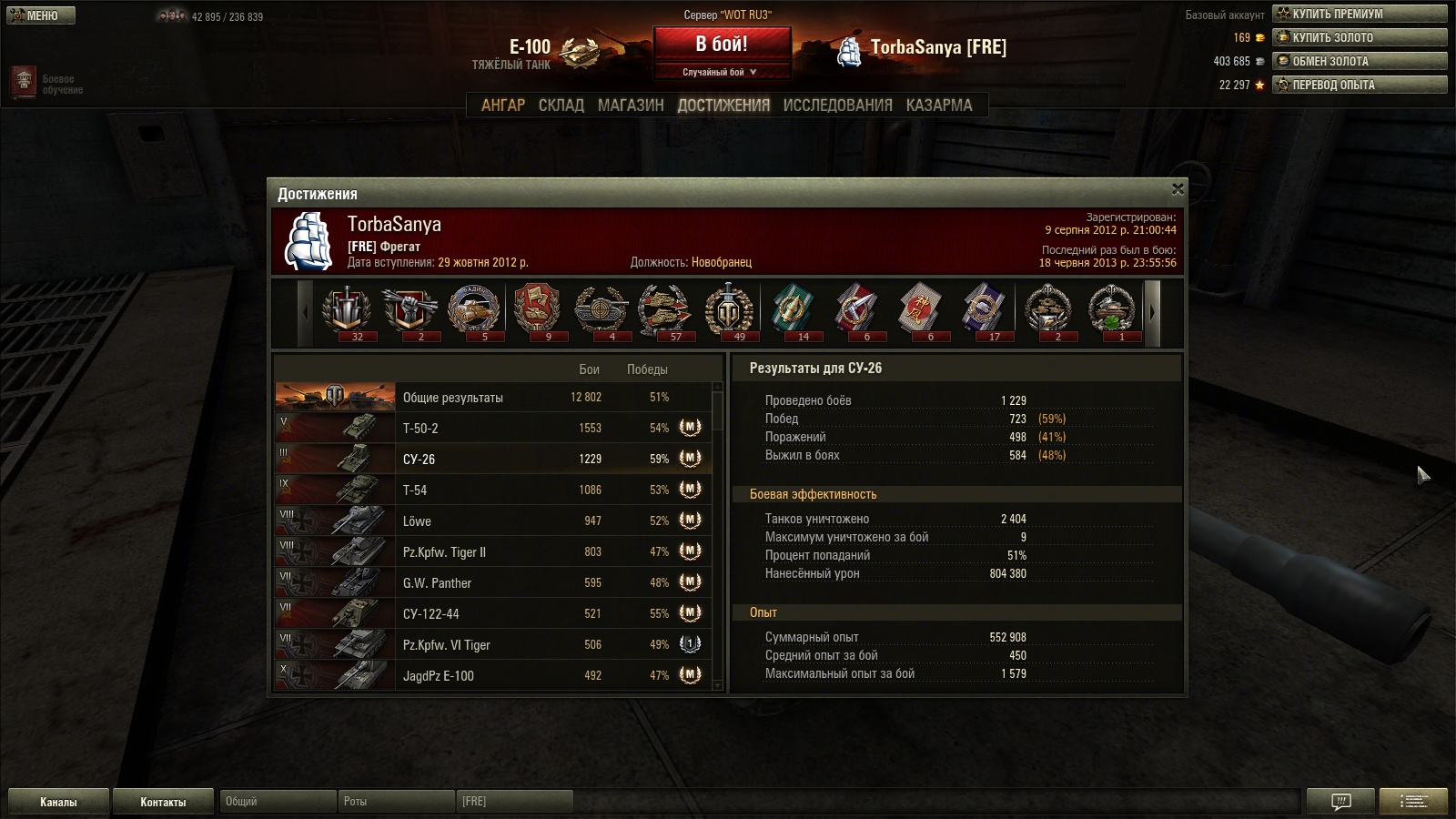This screenshot has width=1456, height=819.
Task: Expand the Случайный бой battle type dropdown
Action: click(721, 72)
